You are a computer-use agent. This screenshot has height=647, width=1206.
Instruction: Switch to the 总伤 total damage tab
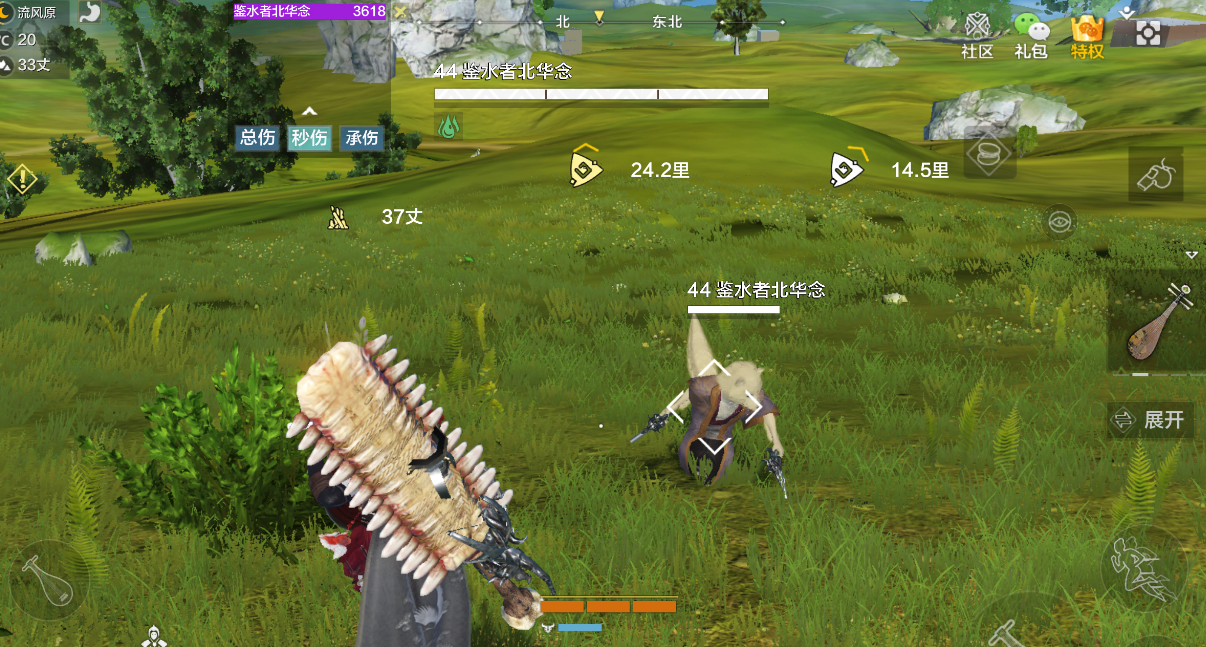coord(258,138)
